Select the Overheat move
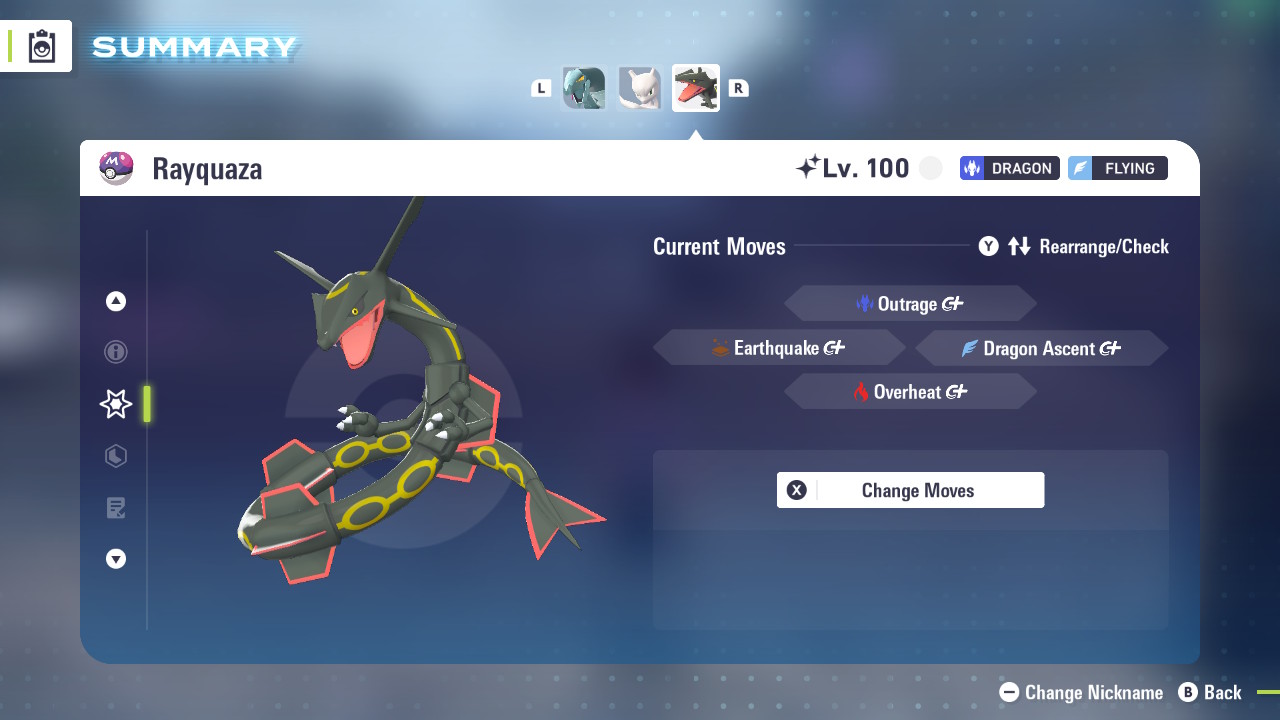Screen dimensions: 1280x720 (x=910, y=391)
